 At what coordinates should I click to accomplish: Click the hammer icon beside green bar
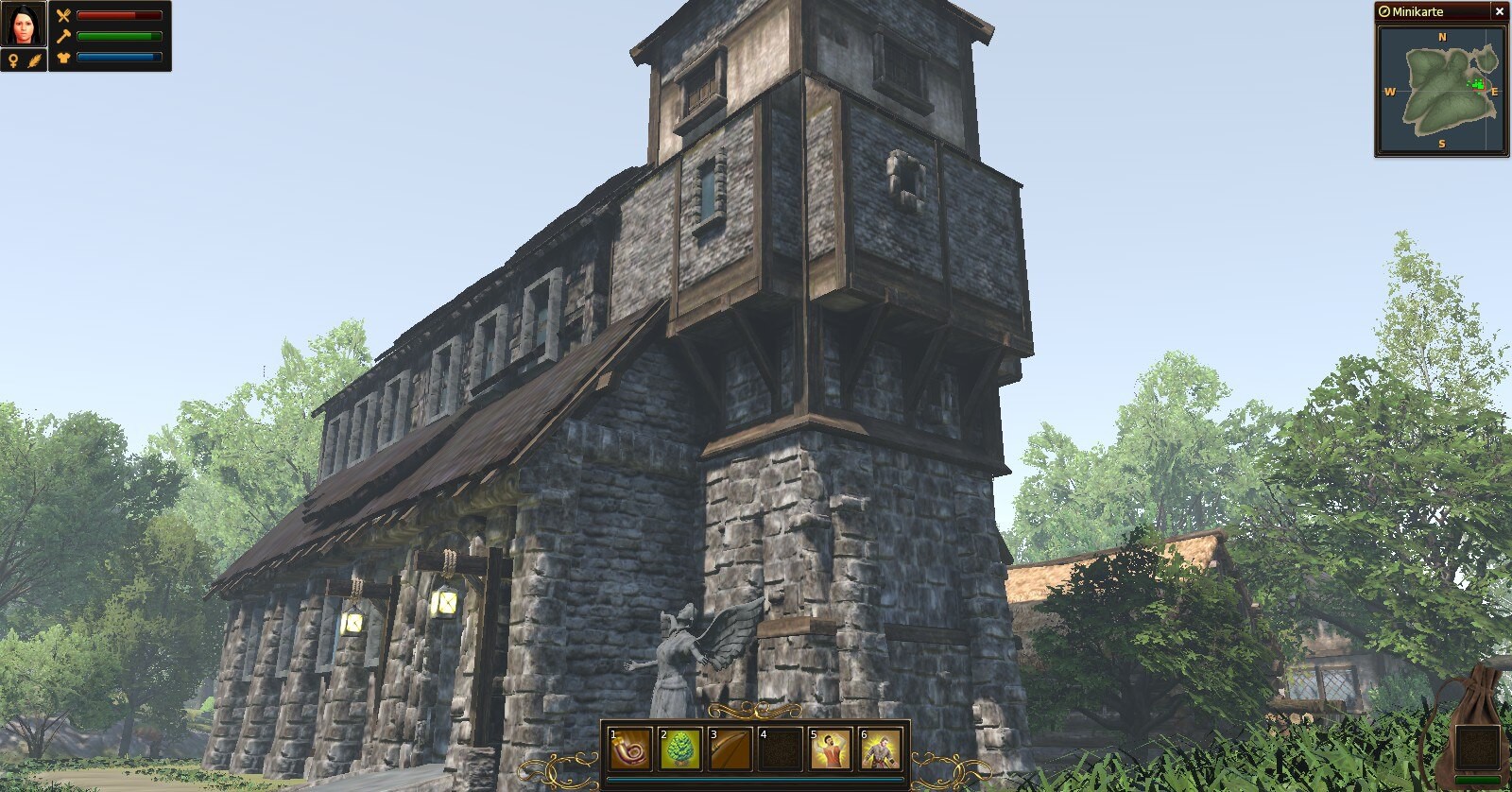(x=63, y=36)
